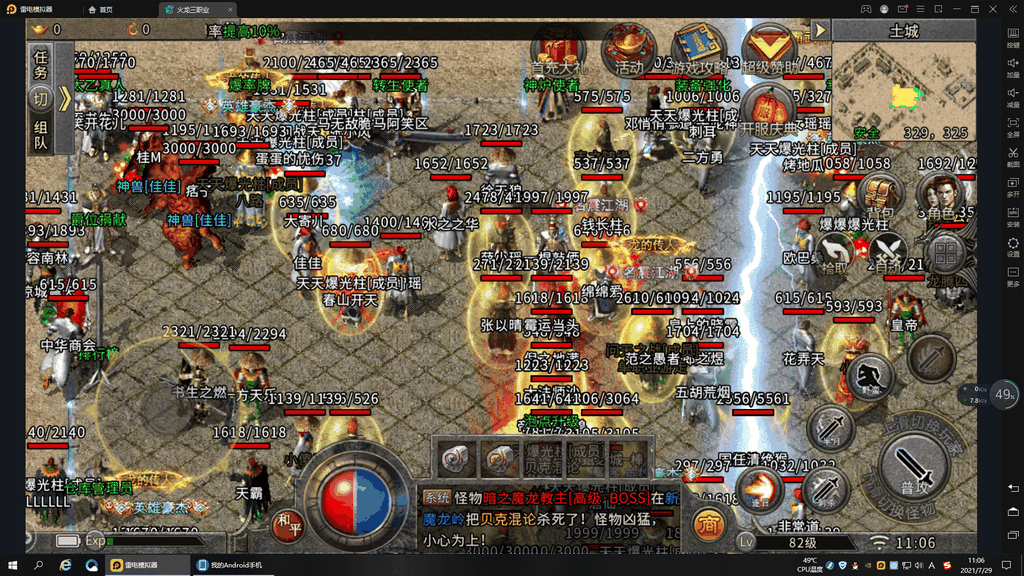Viewport: 1024px width, 576px height.
Task: Switch the 和平 attack mode button
Action: [289, 522]
